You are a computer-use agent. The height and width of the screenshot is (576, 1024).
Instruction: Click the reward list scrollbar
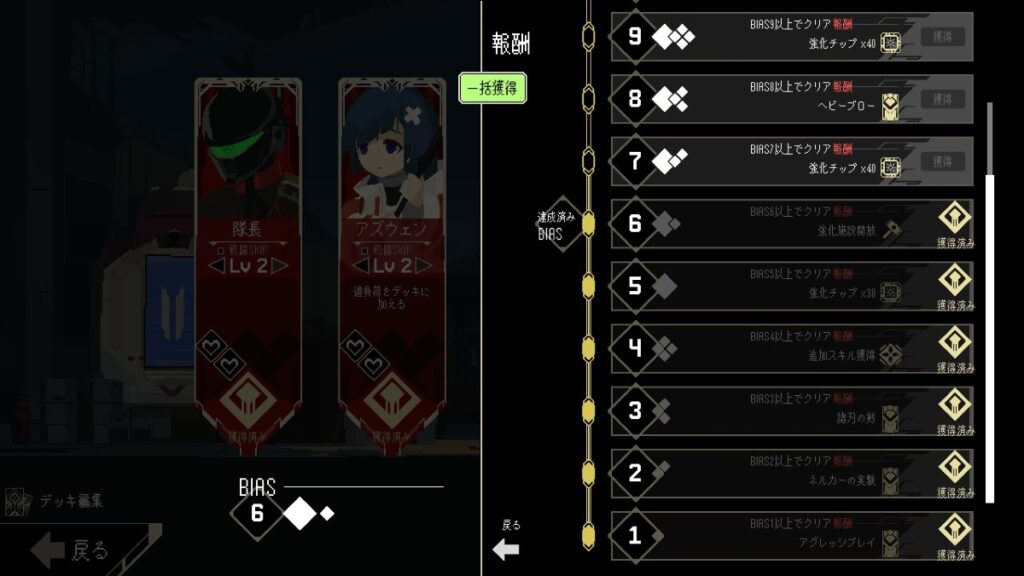[990, 300]
